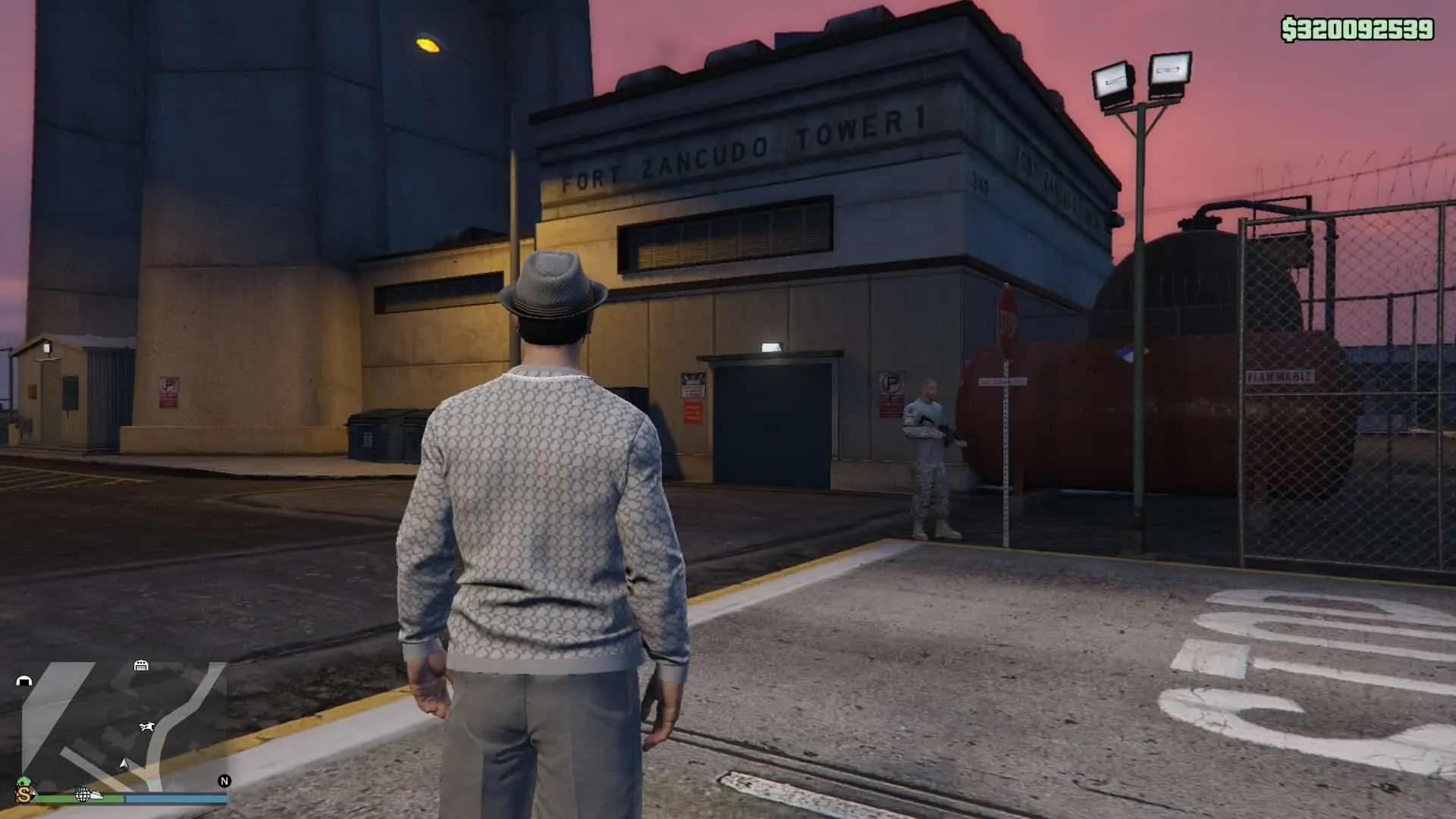
Task: Select the green house marker on minimap
Action: coord(23,782)
